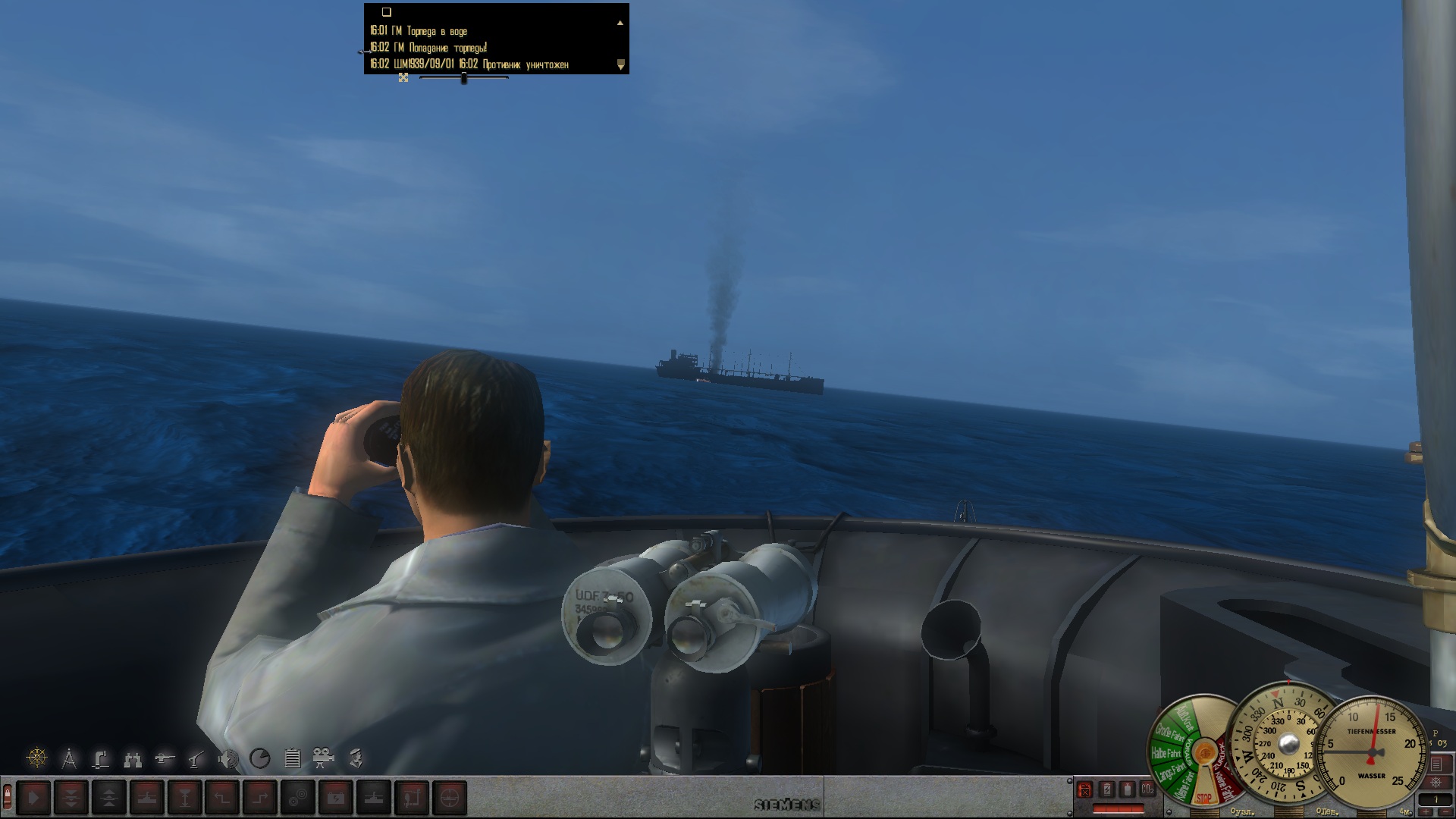Open the clipboard captain's log icon

tap(292, 758)
